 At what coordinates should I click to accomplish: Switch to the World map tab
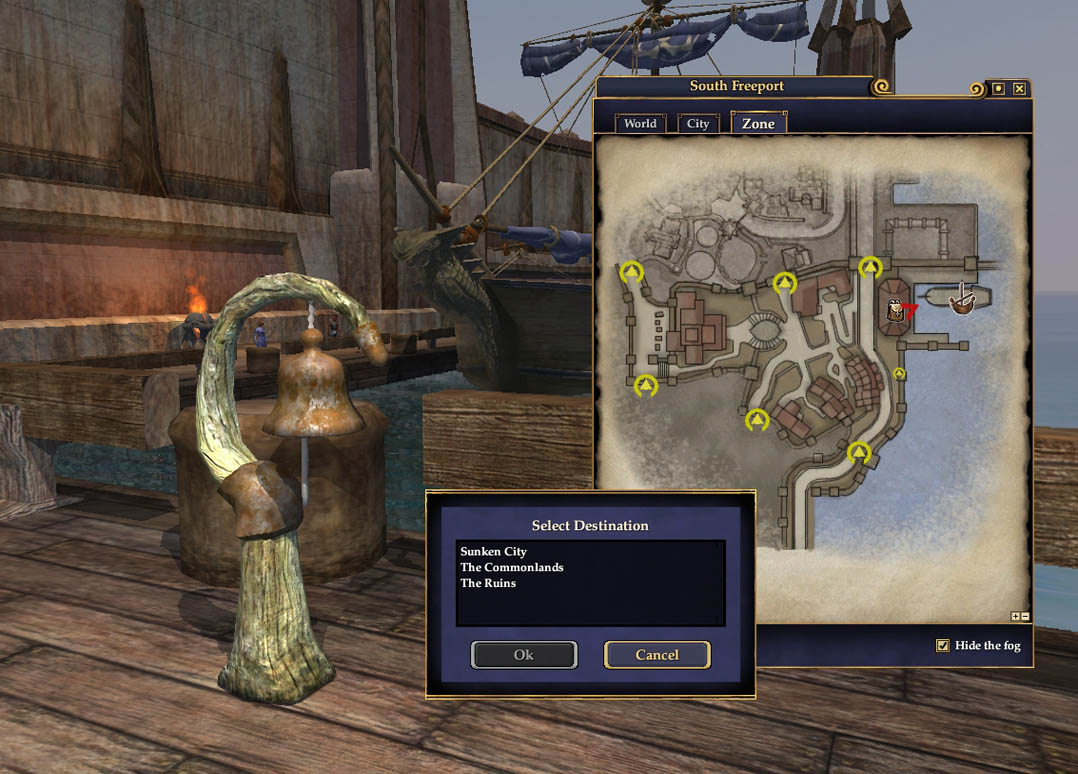[x=640, y=124]
